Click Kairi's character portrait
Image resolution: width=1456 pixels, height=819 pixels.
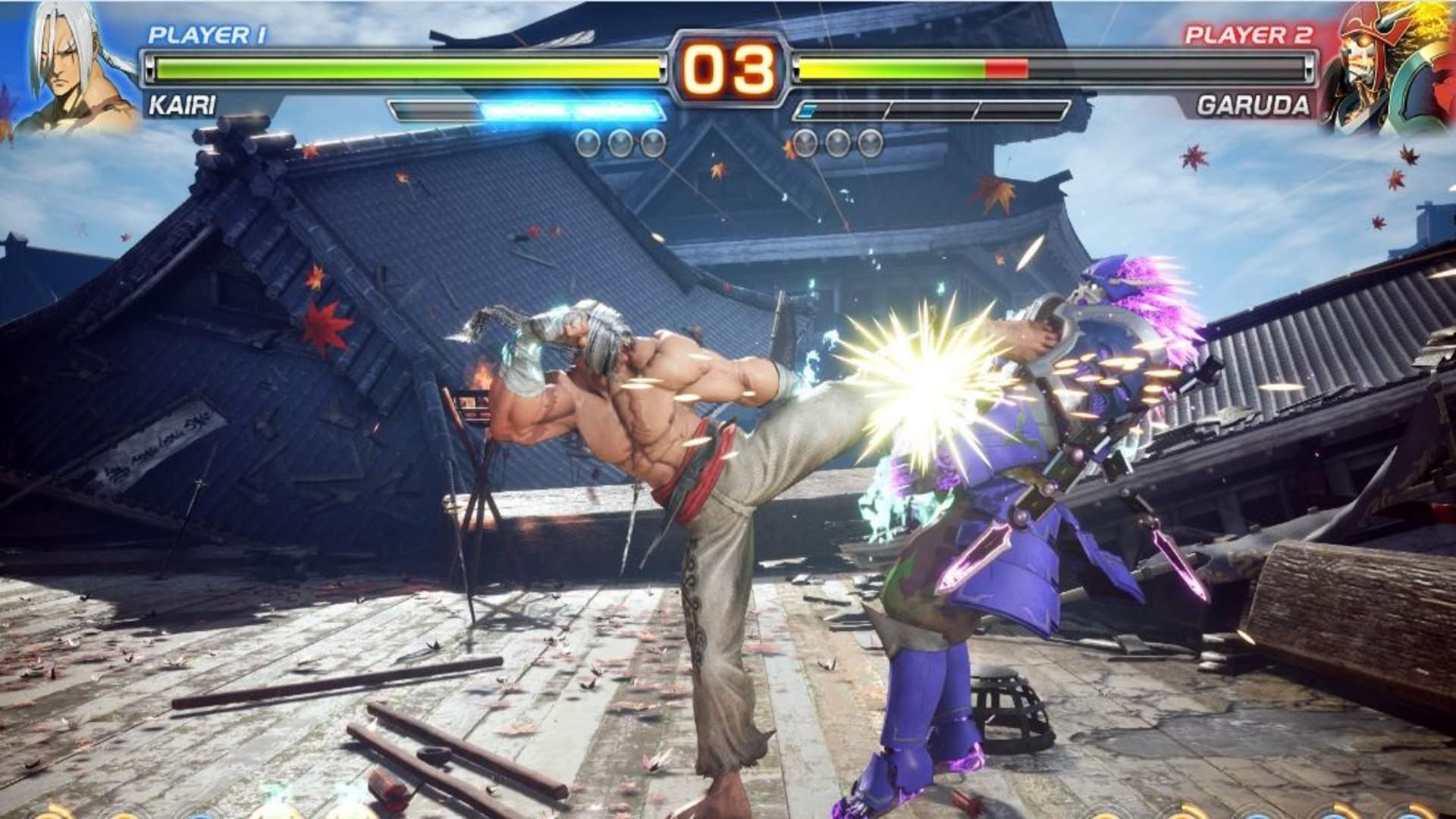[x=72, y=68]
